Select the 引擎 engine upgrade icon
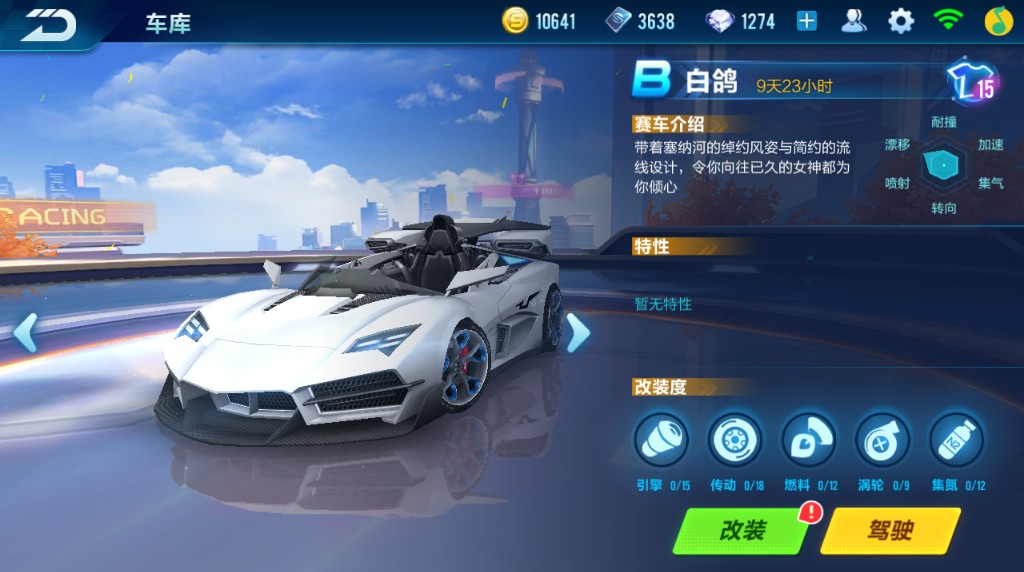Viewport: 1024px width, 572px height. [661, 440]
